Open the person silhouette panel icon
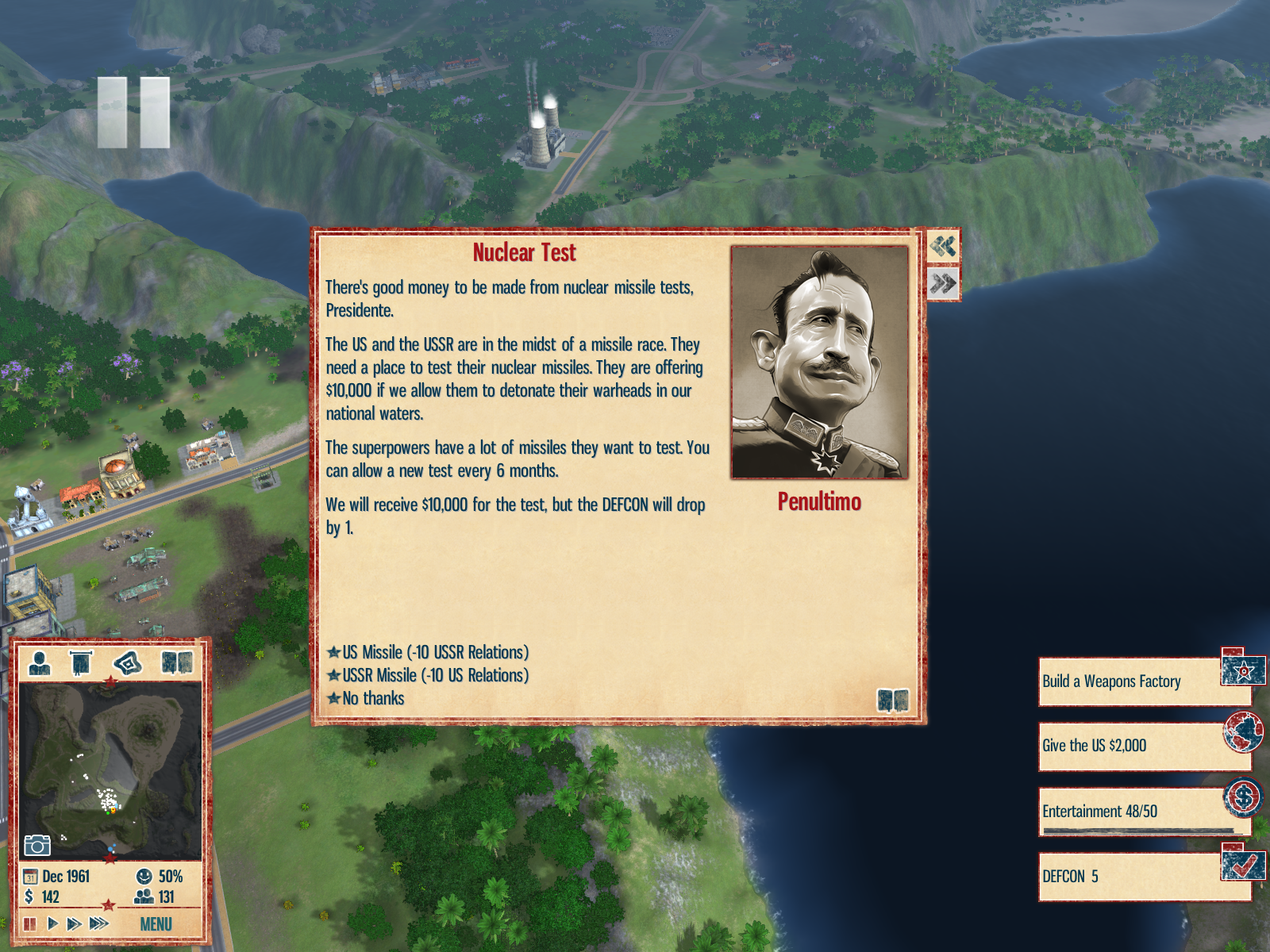 pos(40,662)
